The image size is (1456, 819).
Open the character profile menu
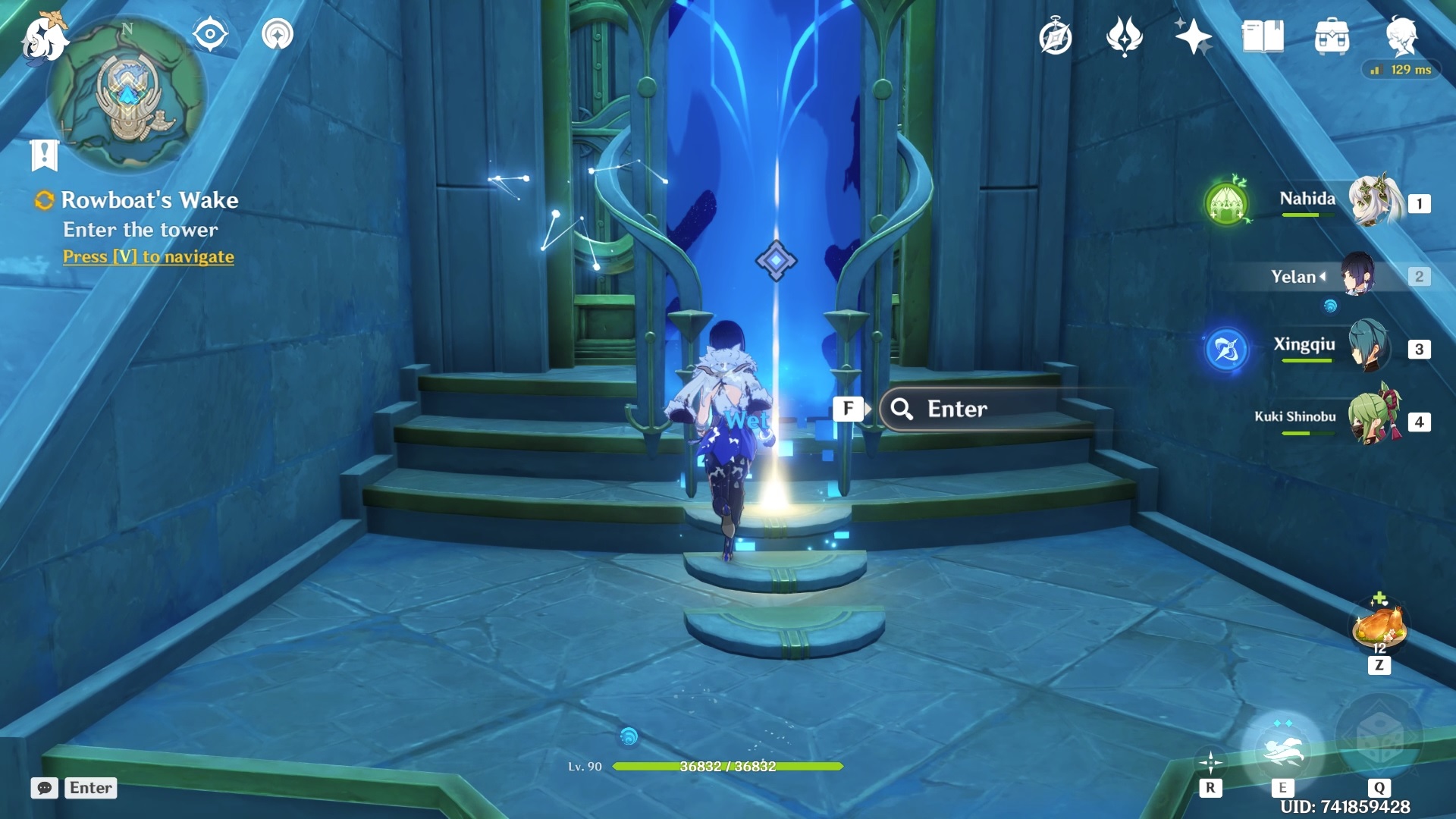click(1401, 35)
